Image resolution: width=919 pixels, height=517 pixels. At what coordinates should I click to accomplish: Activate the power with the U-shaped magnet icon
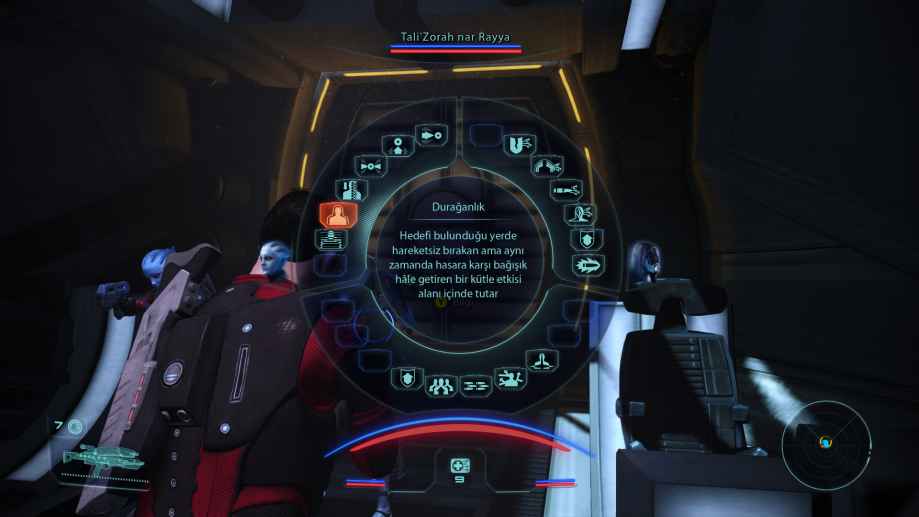click(514, 145)
